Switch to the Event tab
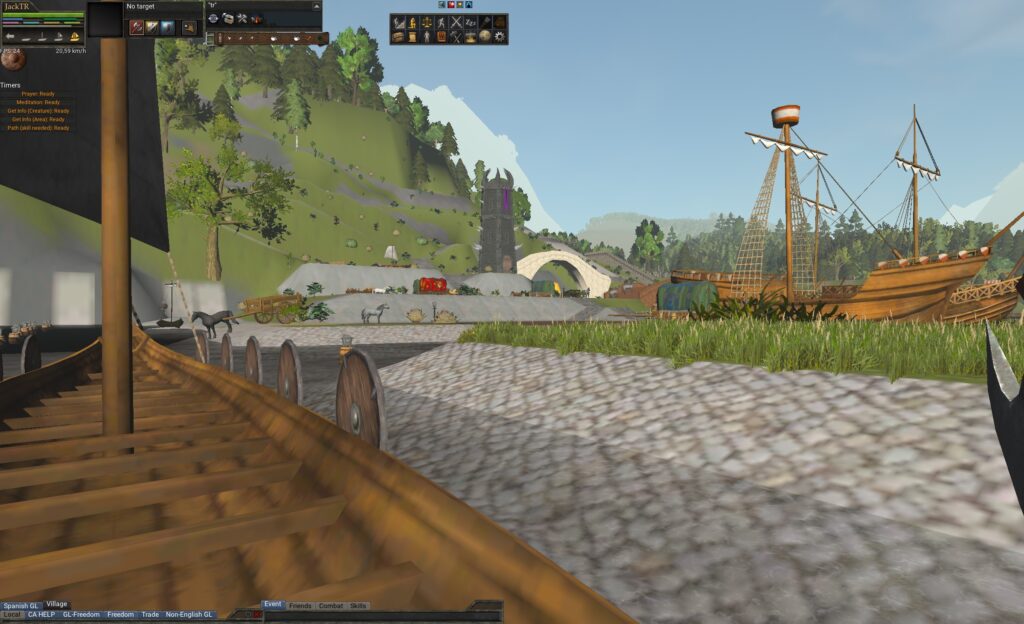The height and width of the screenshot is (624, 1024). (x=272, y=605)
